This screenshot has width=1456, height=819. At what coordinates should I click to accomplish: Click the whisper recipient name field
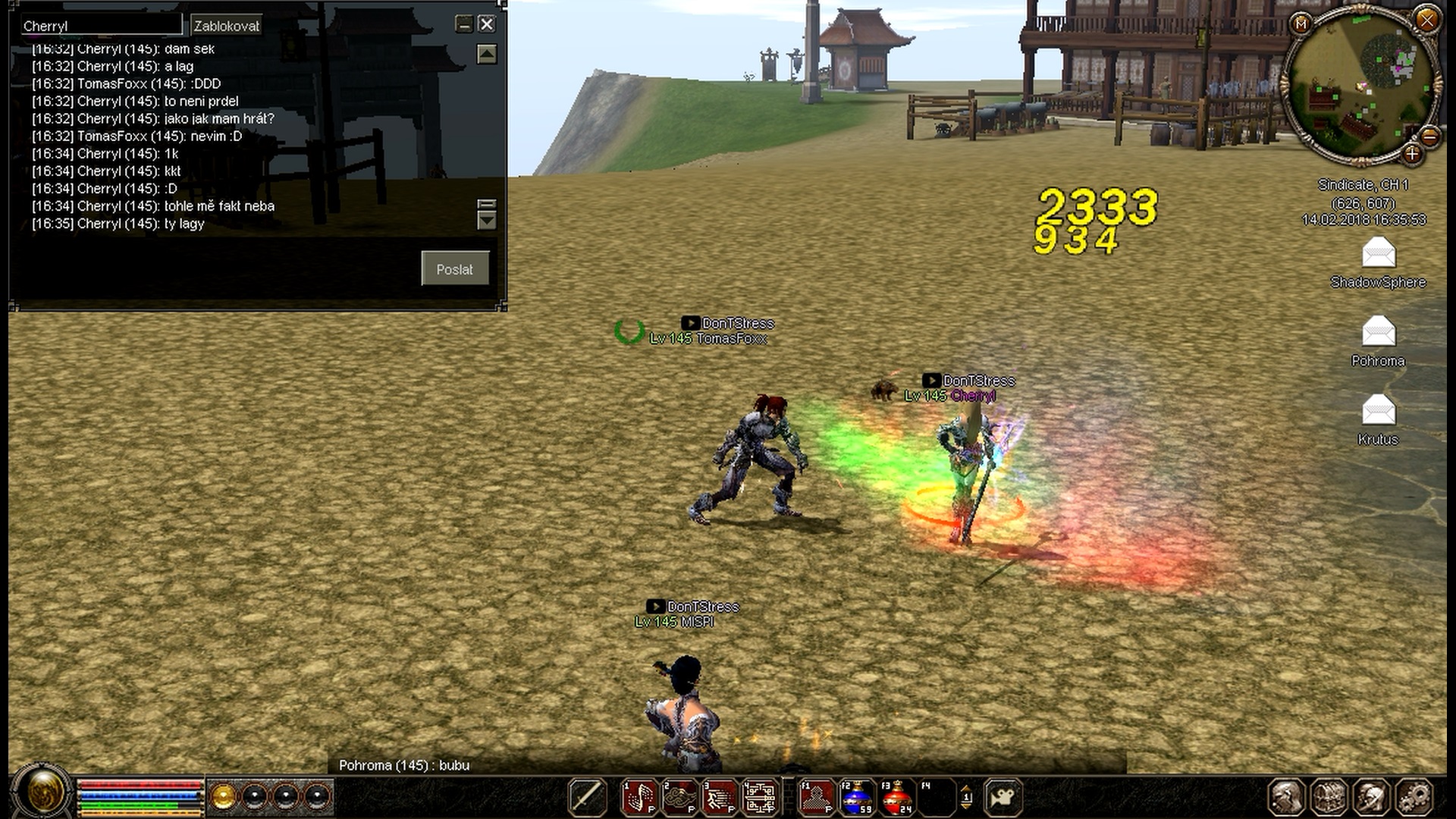tap(101, 26)
